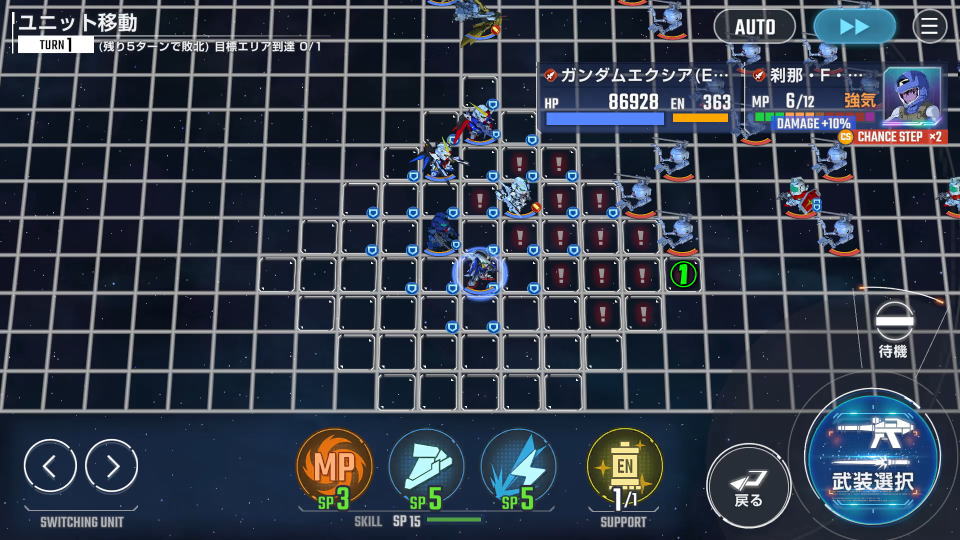Choose the 待機 standby command

point(894,329)
